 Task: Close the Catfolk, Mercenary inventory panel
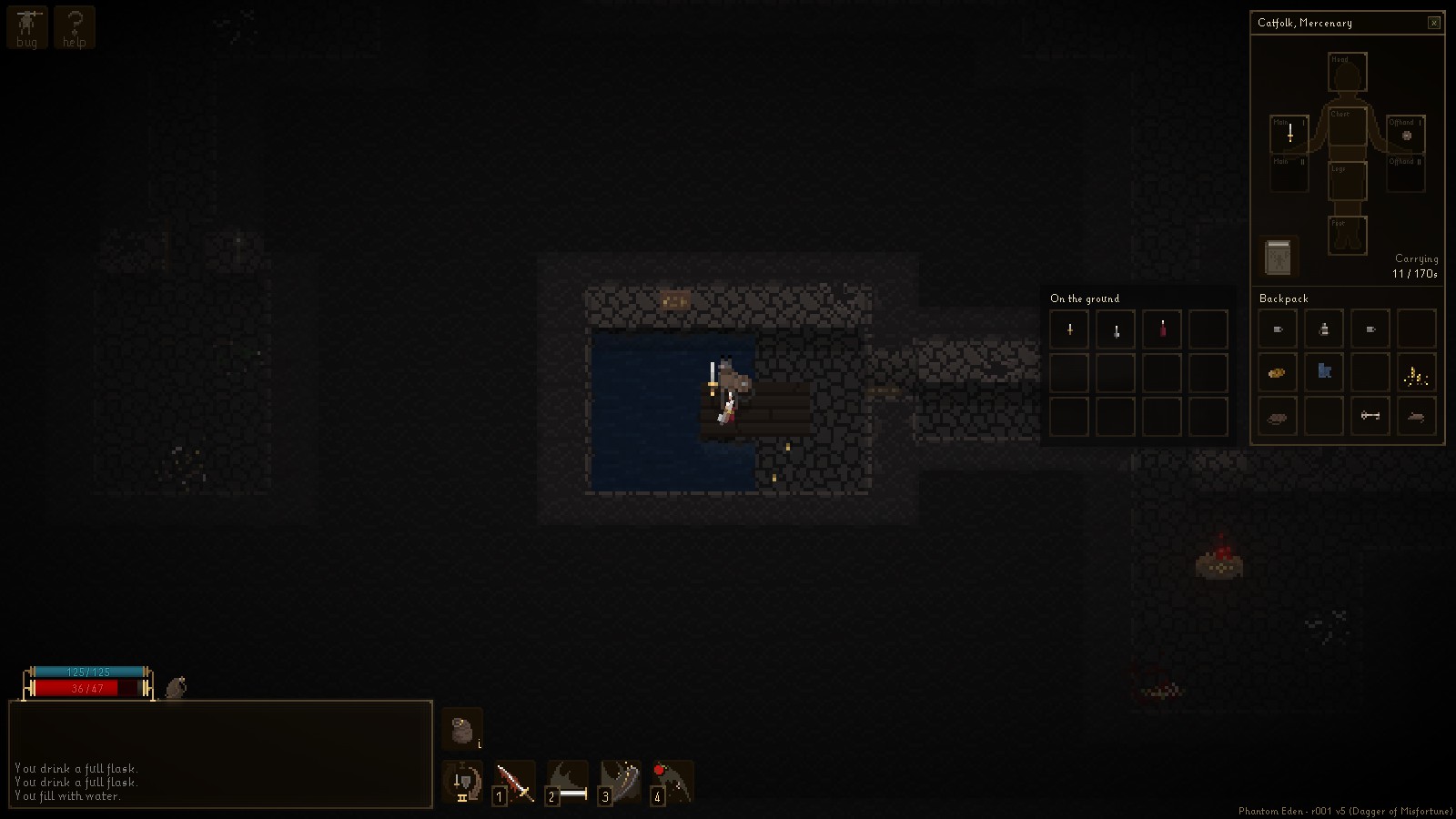1434,23
